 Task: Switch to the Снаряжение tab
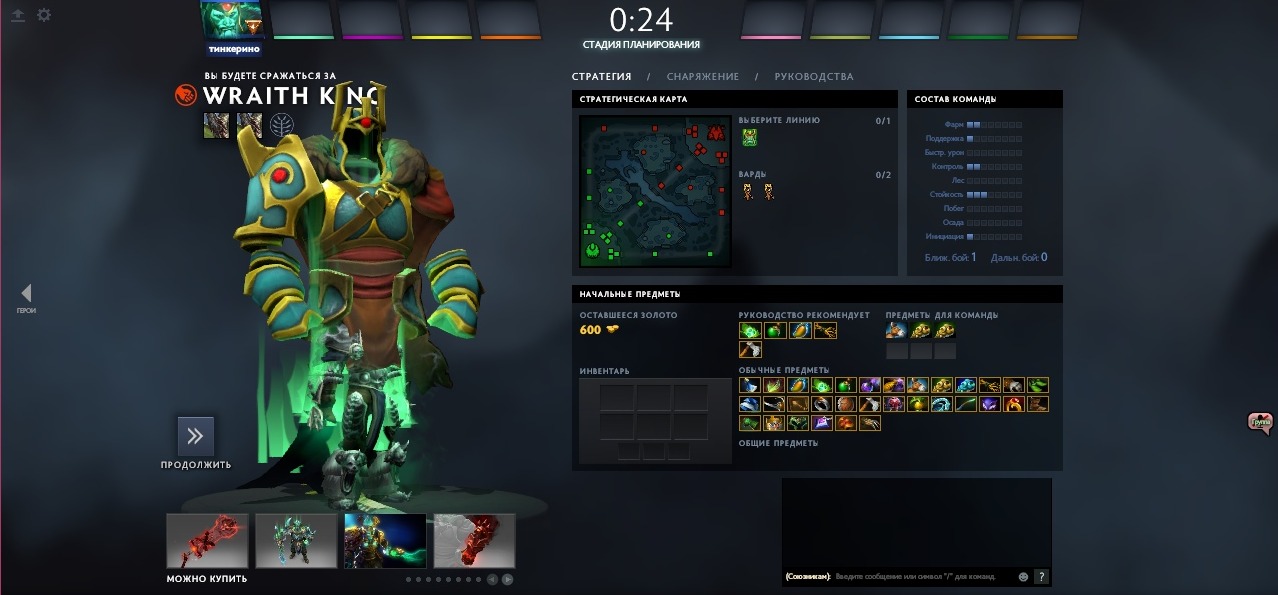[702, 77]
